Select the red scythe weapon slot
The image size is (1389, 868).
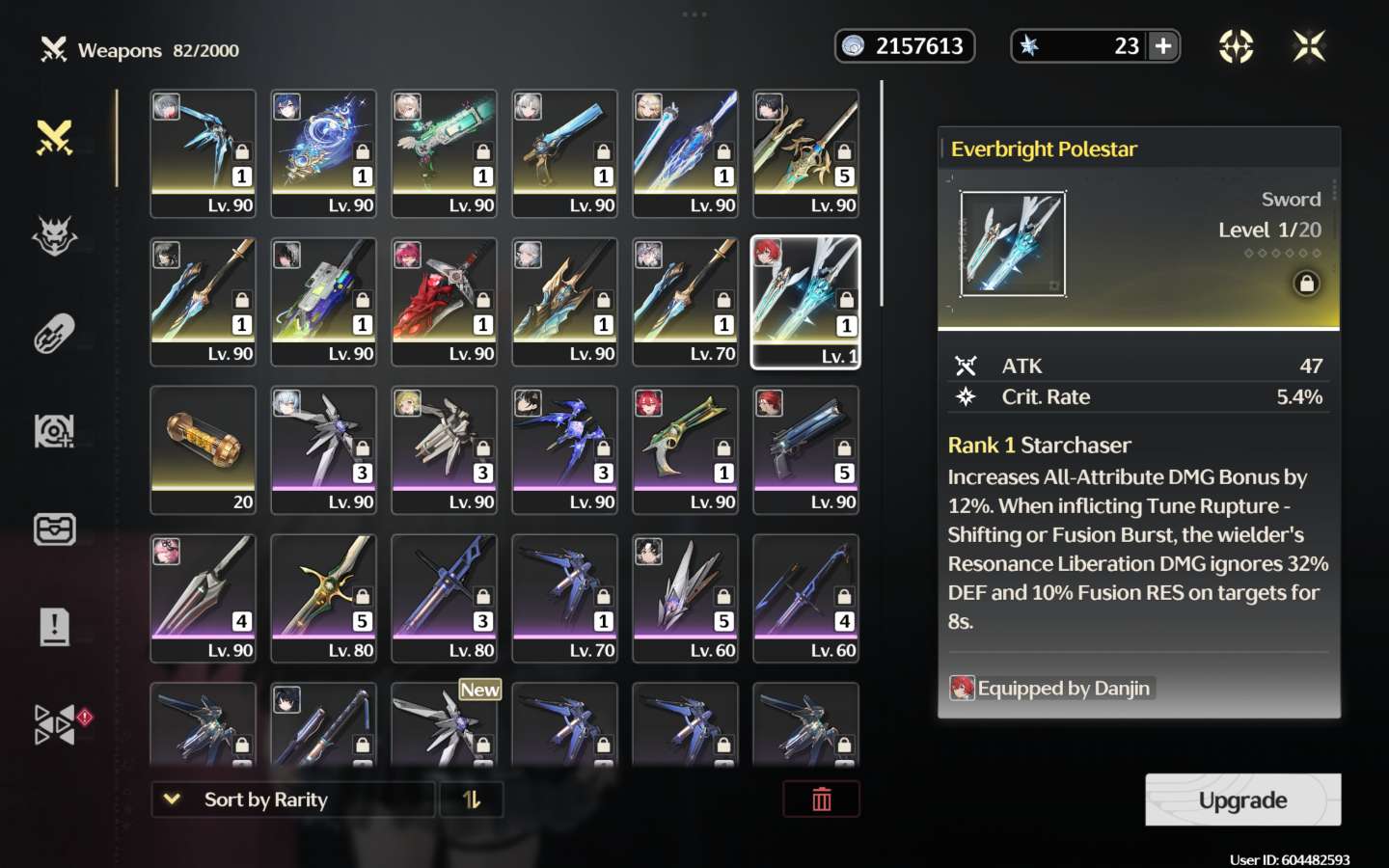point(444,301)
